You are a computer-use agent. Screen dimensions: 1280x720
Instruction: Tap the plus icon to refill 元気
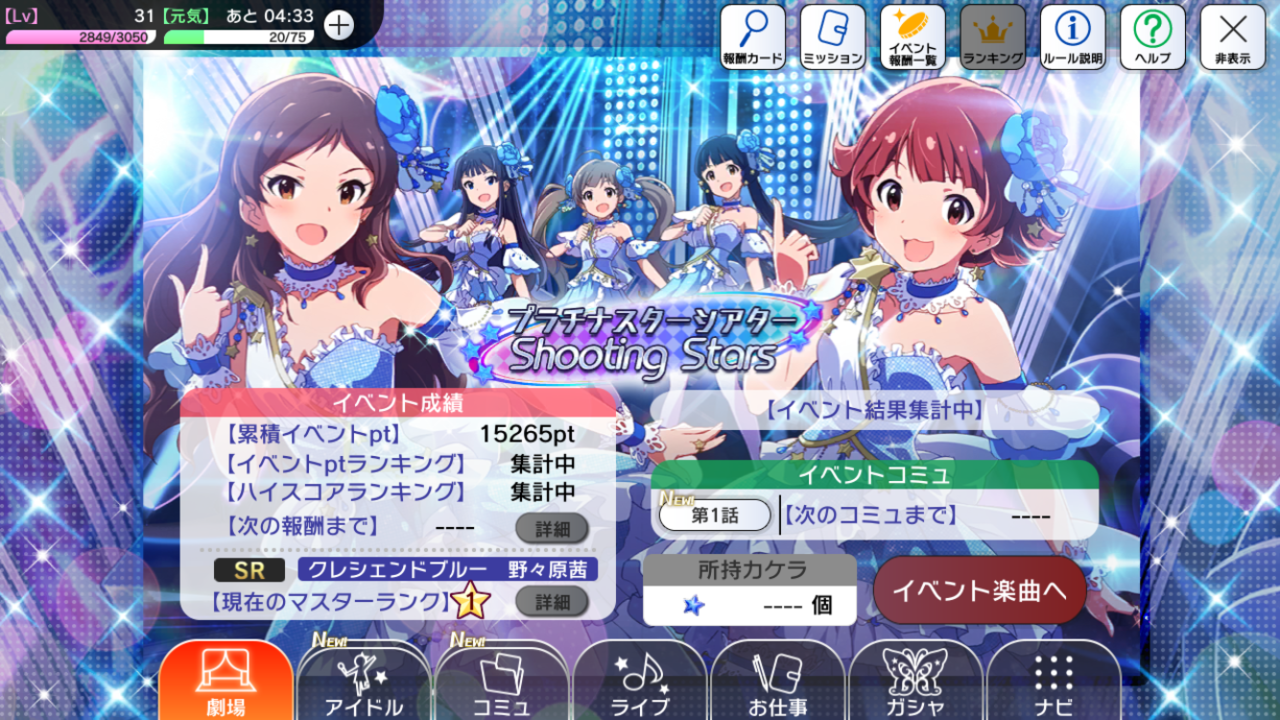[x=339, y=25]
